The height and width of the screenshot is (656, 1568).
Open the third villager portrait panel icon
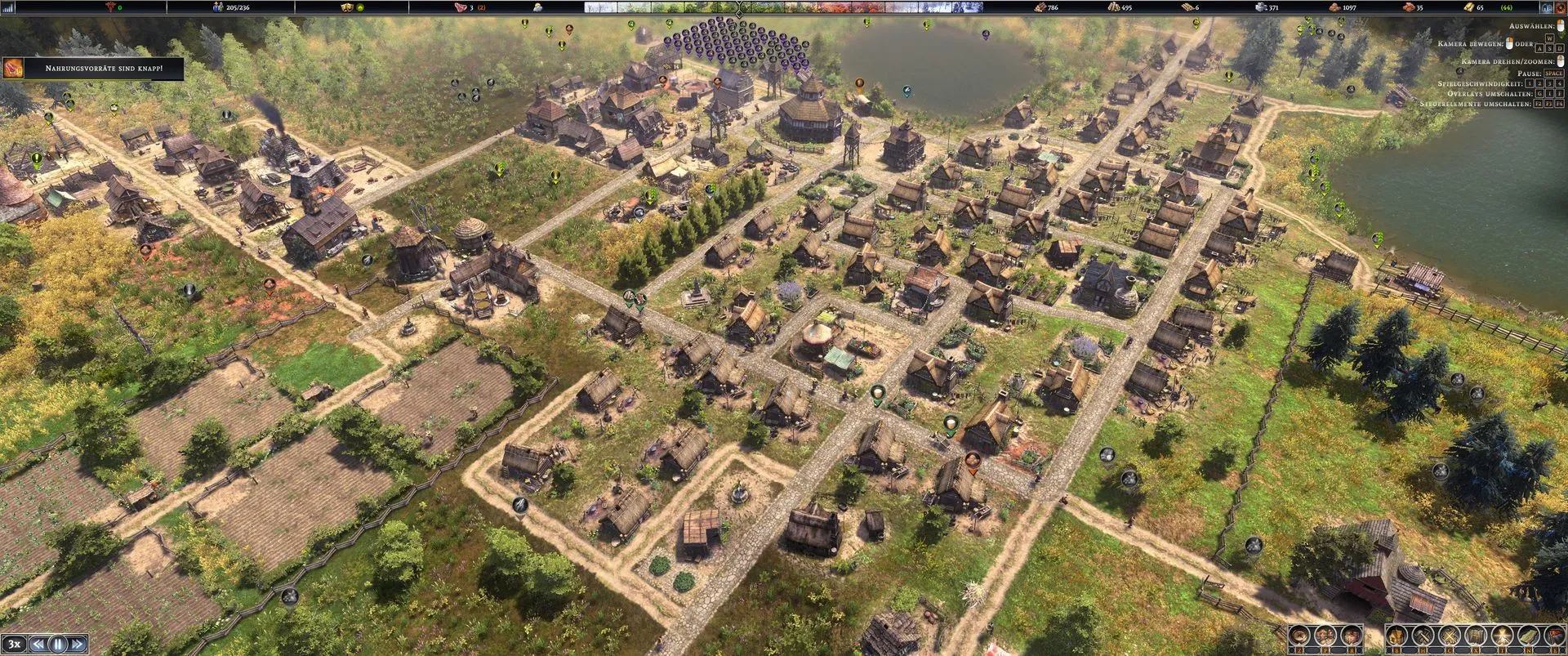tap(1351, 636)
